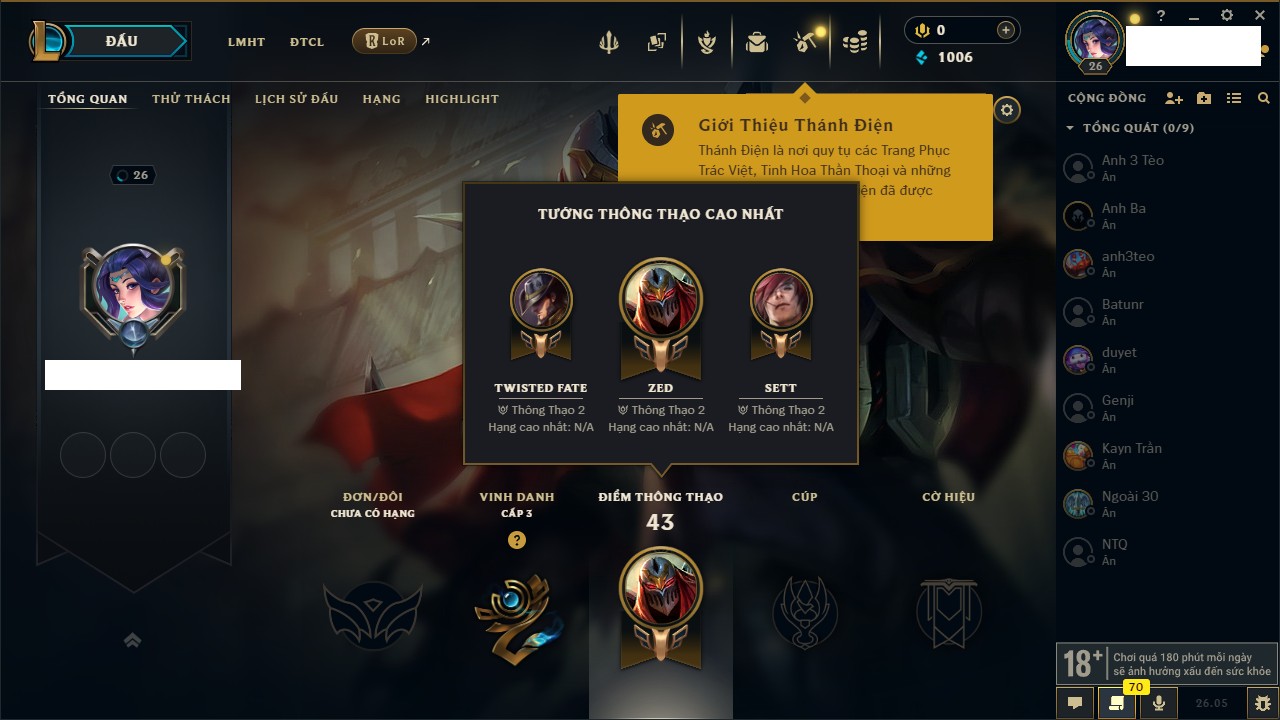
Task: Open the store coins icon
Action: pos(854,42)
